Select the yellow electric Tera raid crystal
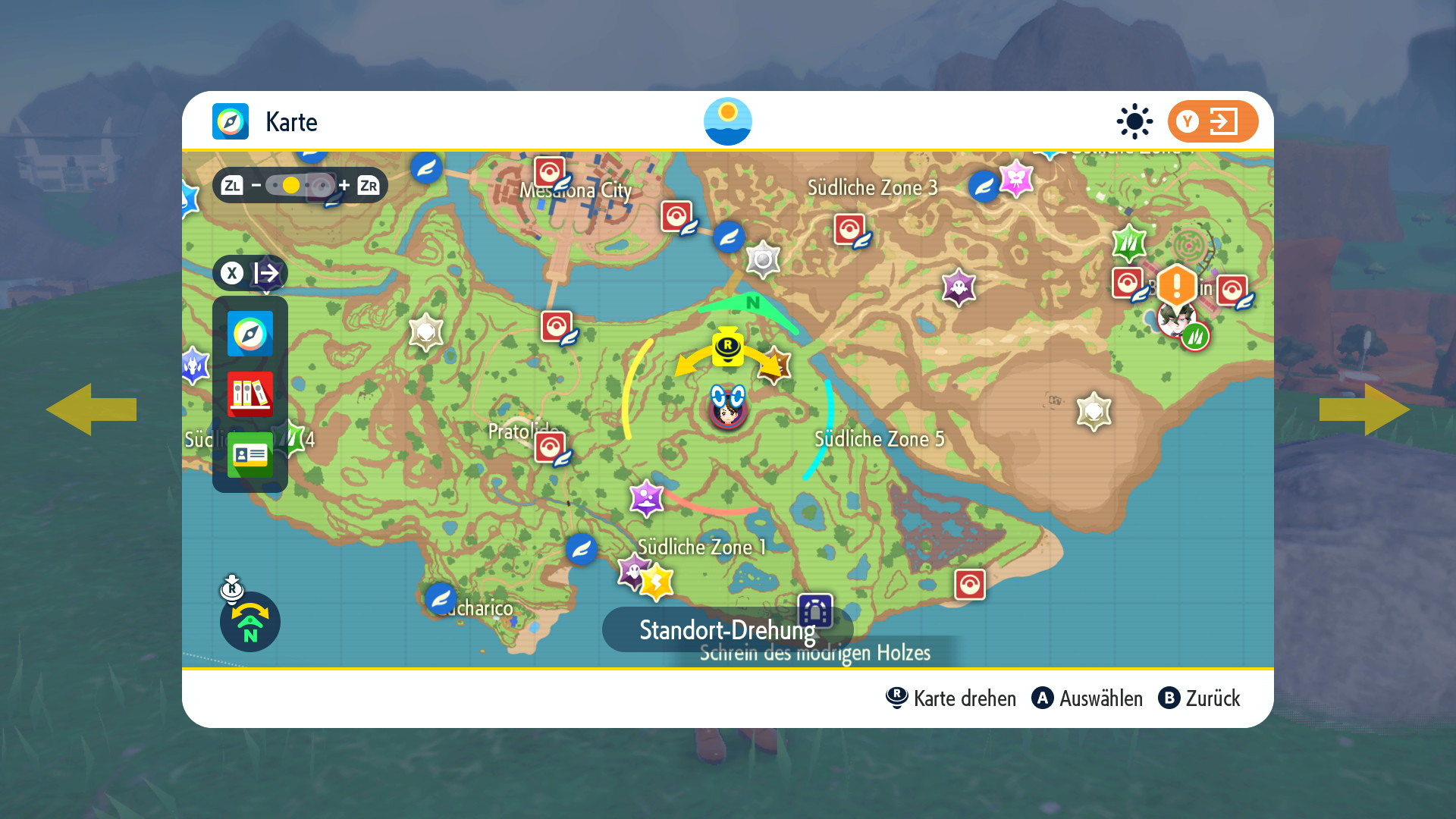The width and height of the screenshot is (1456, 819). pos(657,582)
